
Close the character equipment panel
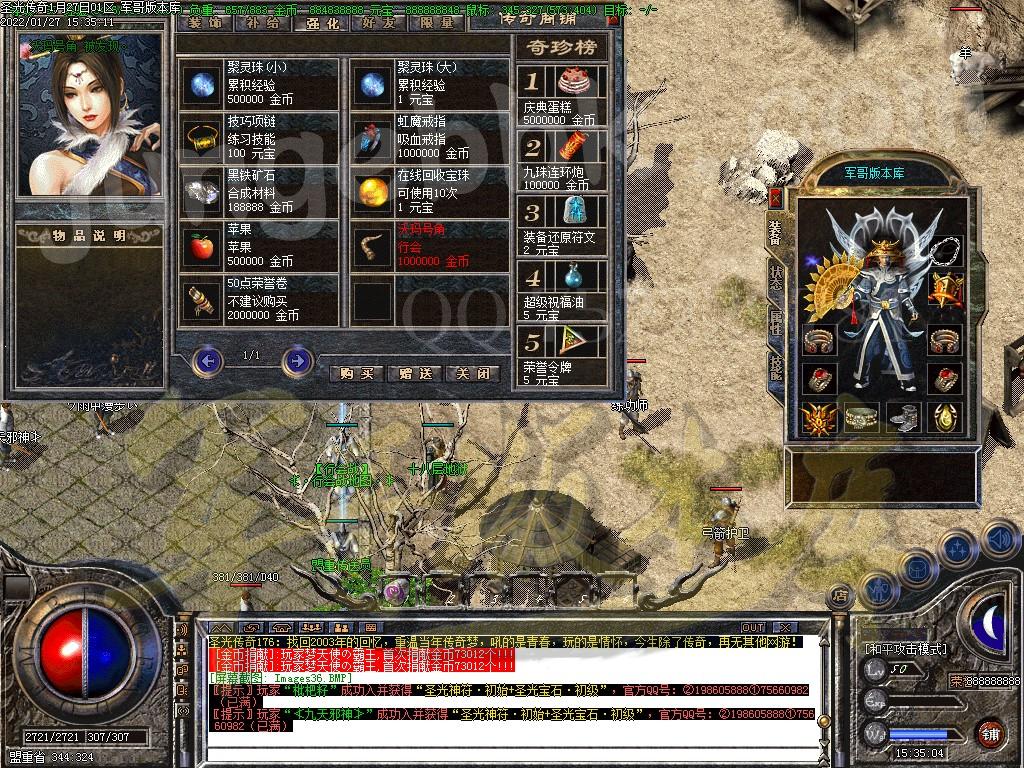tap(775, 197)
